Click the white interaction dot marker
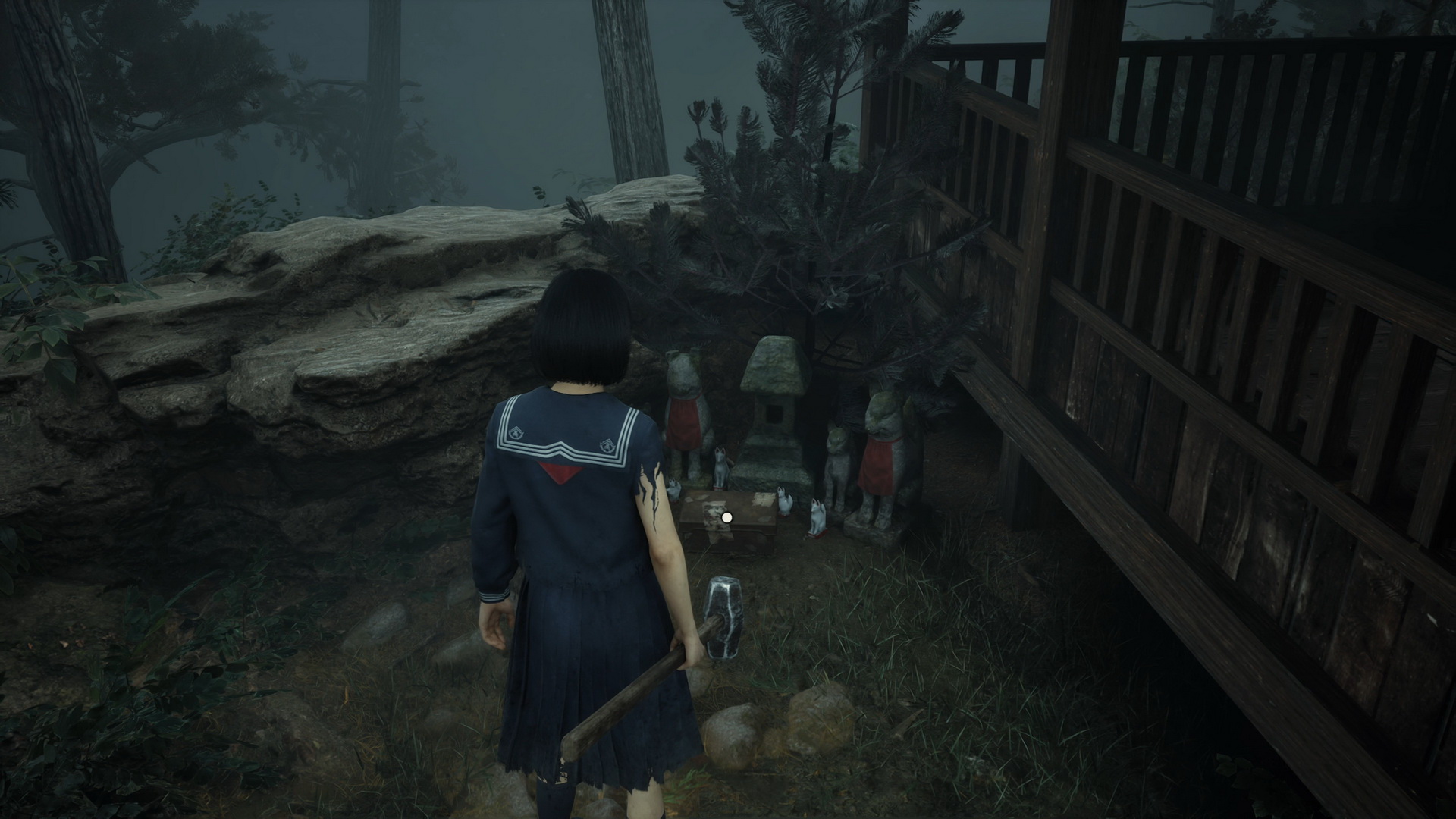1456x819 pixels. (x=727, y=517)
